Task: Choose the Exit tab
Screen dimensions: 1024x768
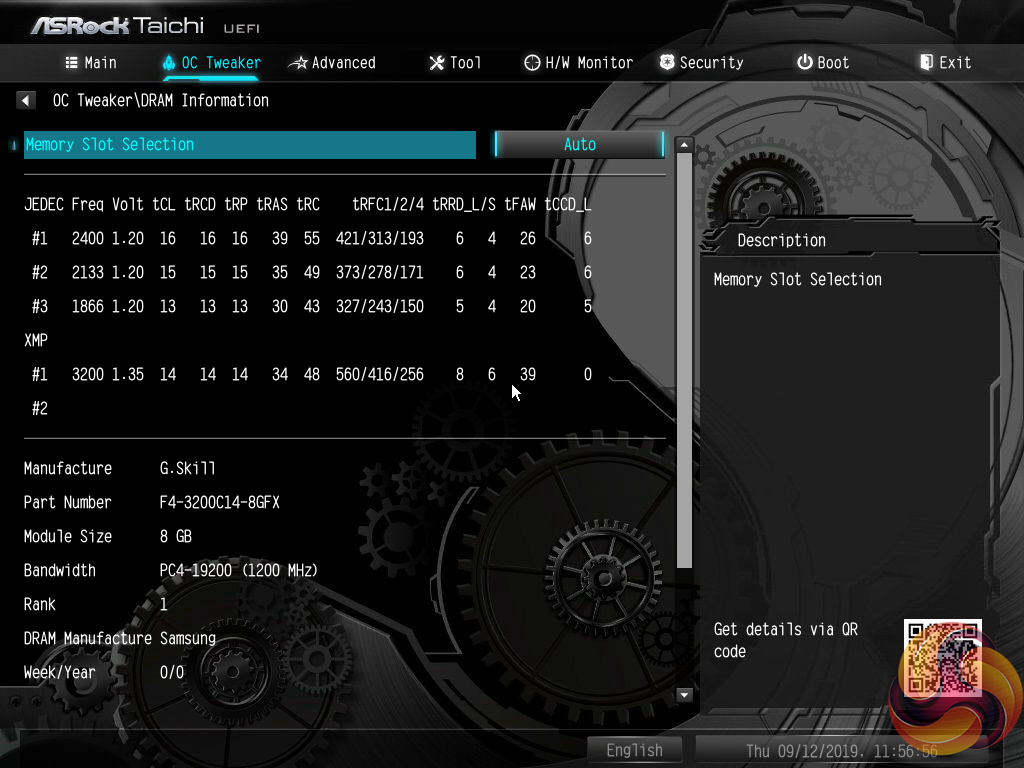Action: (x=945, y=62)
